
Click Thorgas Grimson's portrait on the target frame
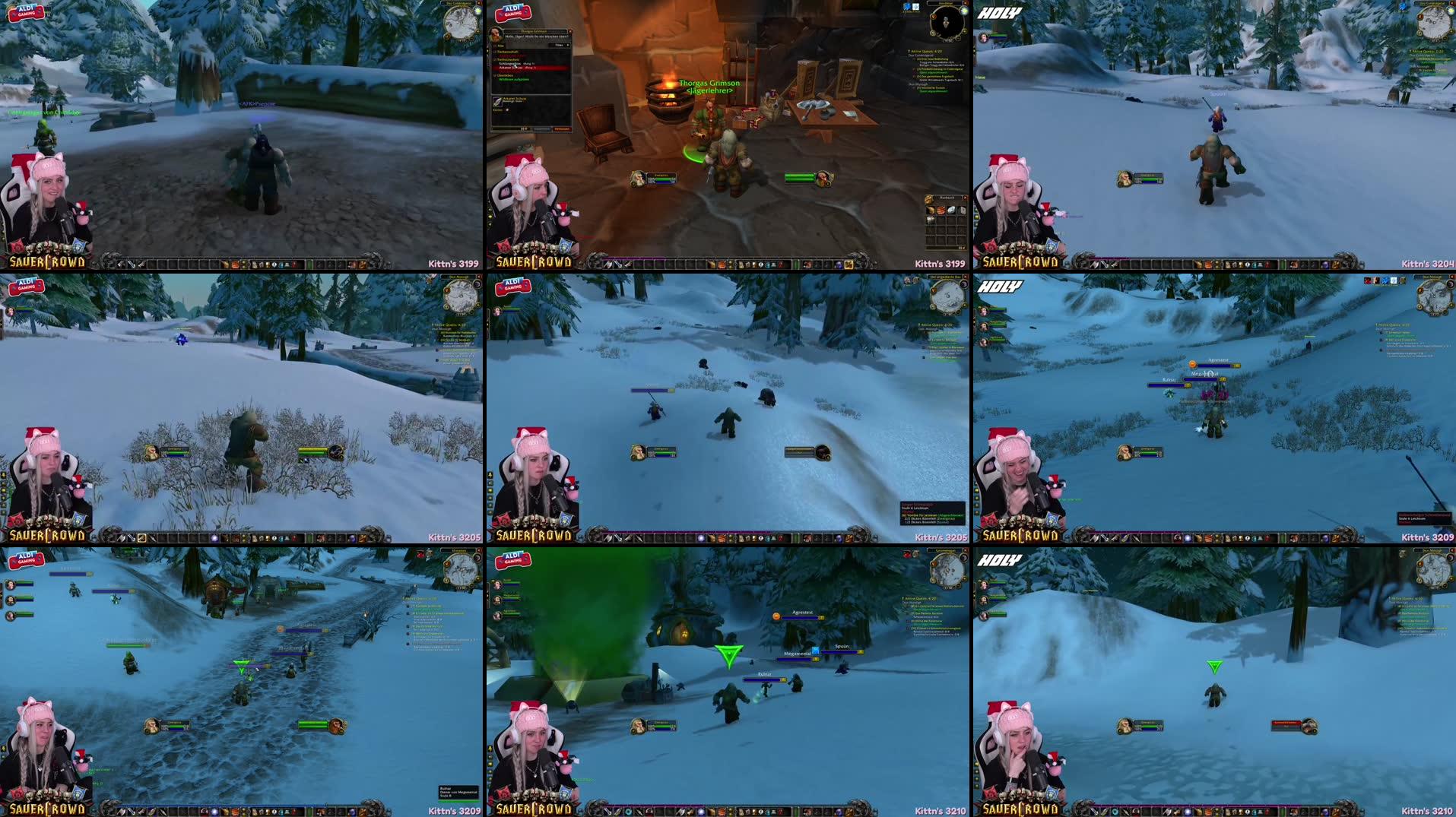click(822, 179)
